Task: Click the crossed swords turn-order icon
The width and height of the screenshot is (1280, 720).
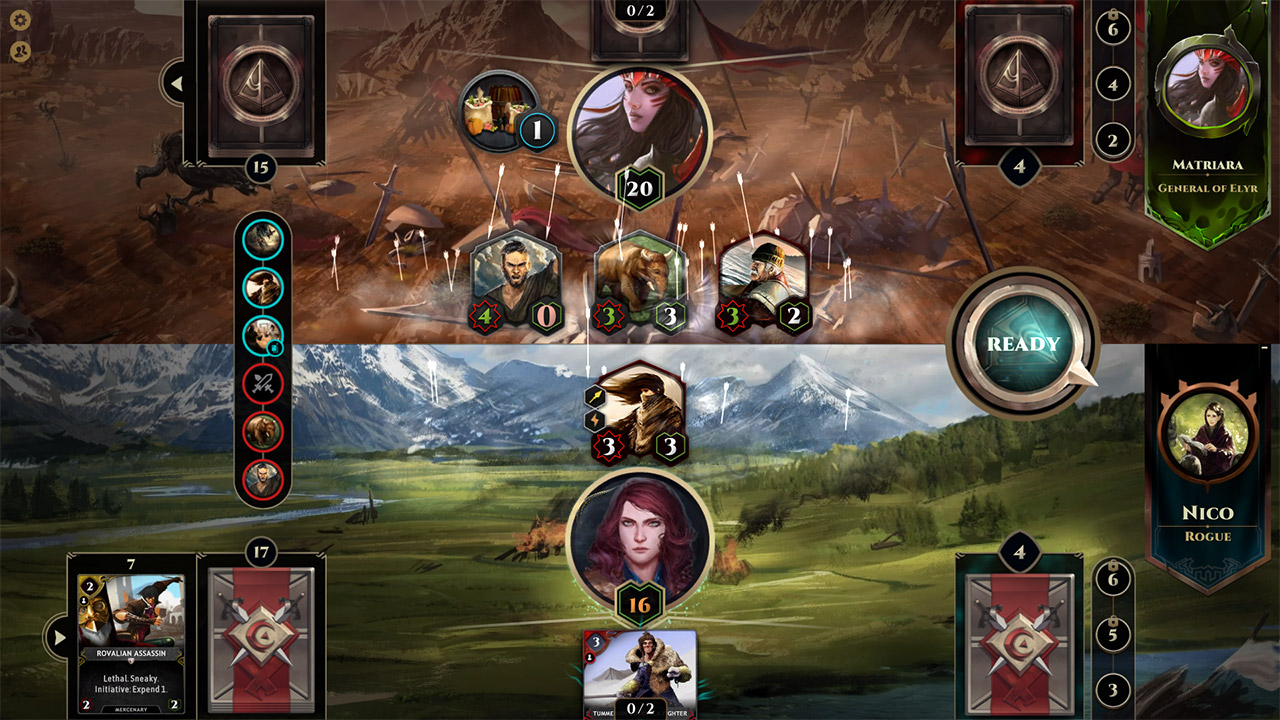Action: coord(264,382)
